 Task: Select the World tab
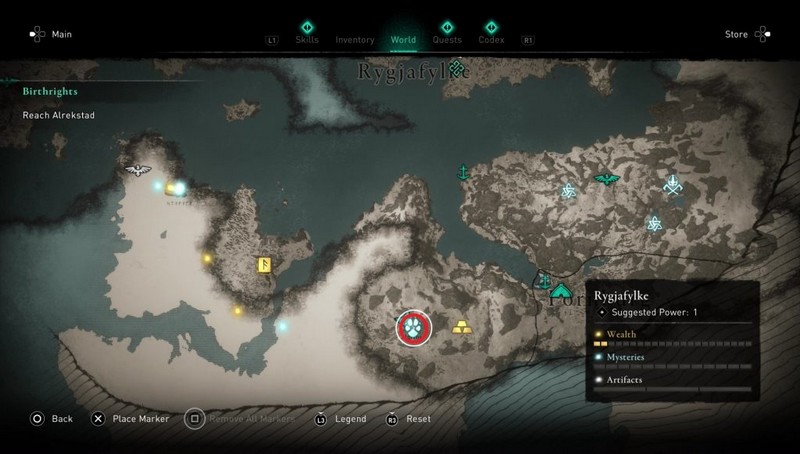tap(403, 40)
